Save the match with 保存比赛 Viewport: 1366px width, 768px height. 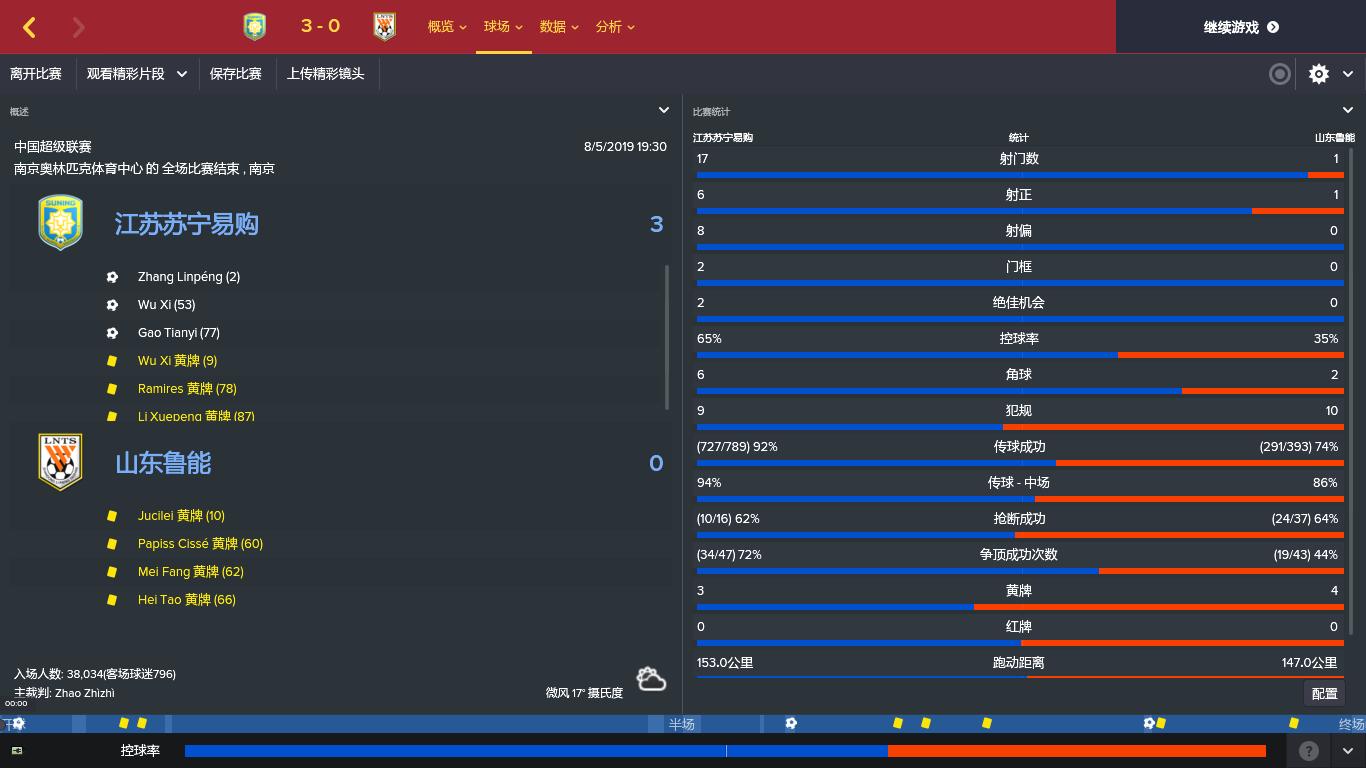pyautogui.click(x=236, y=74)
